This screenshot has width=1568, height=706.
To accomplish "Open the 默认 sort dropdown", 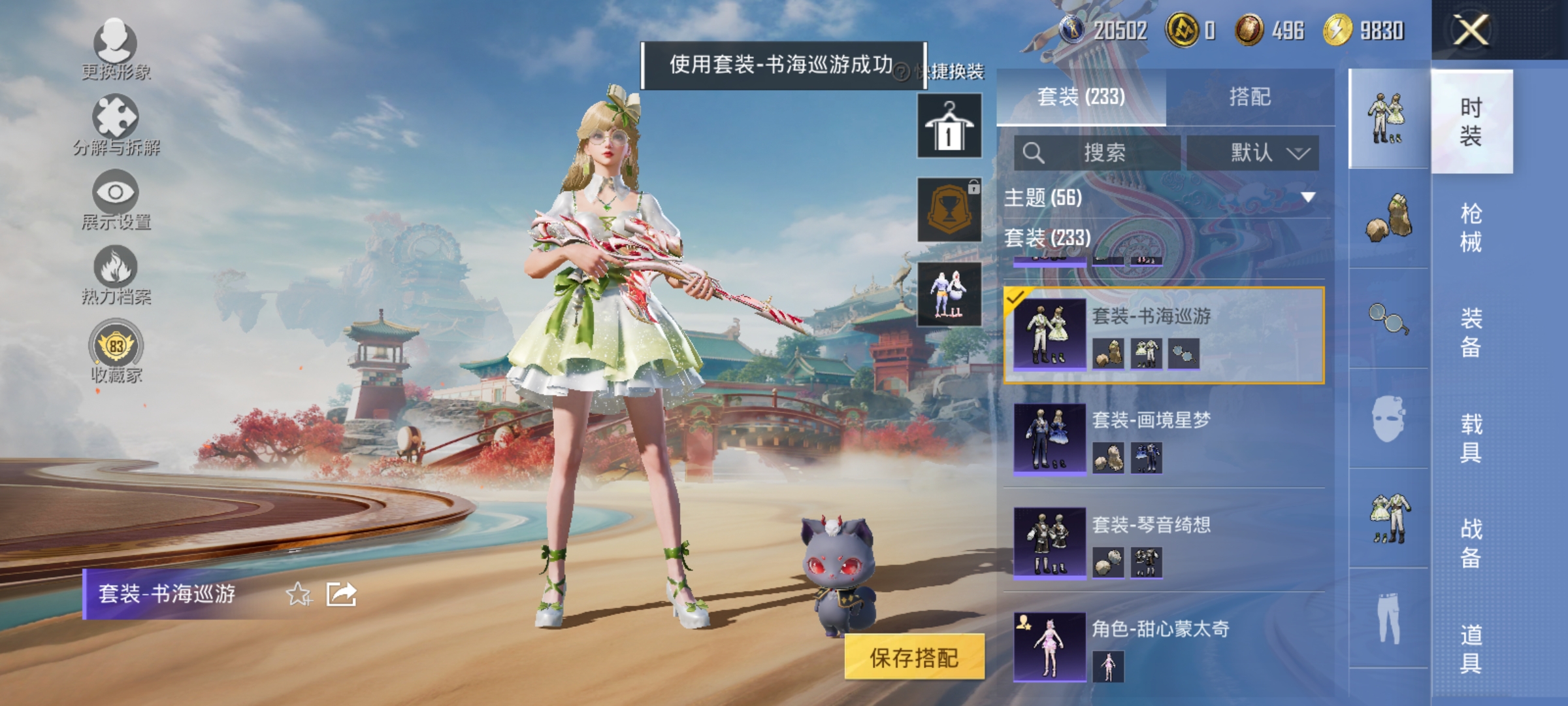I will point(1252,152).
